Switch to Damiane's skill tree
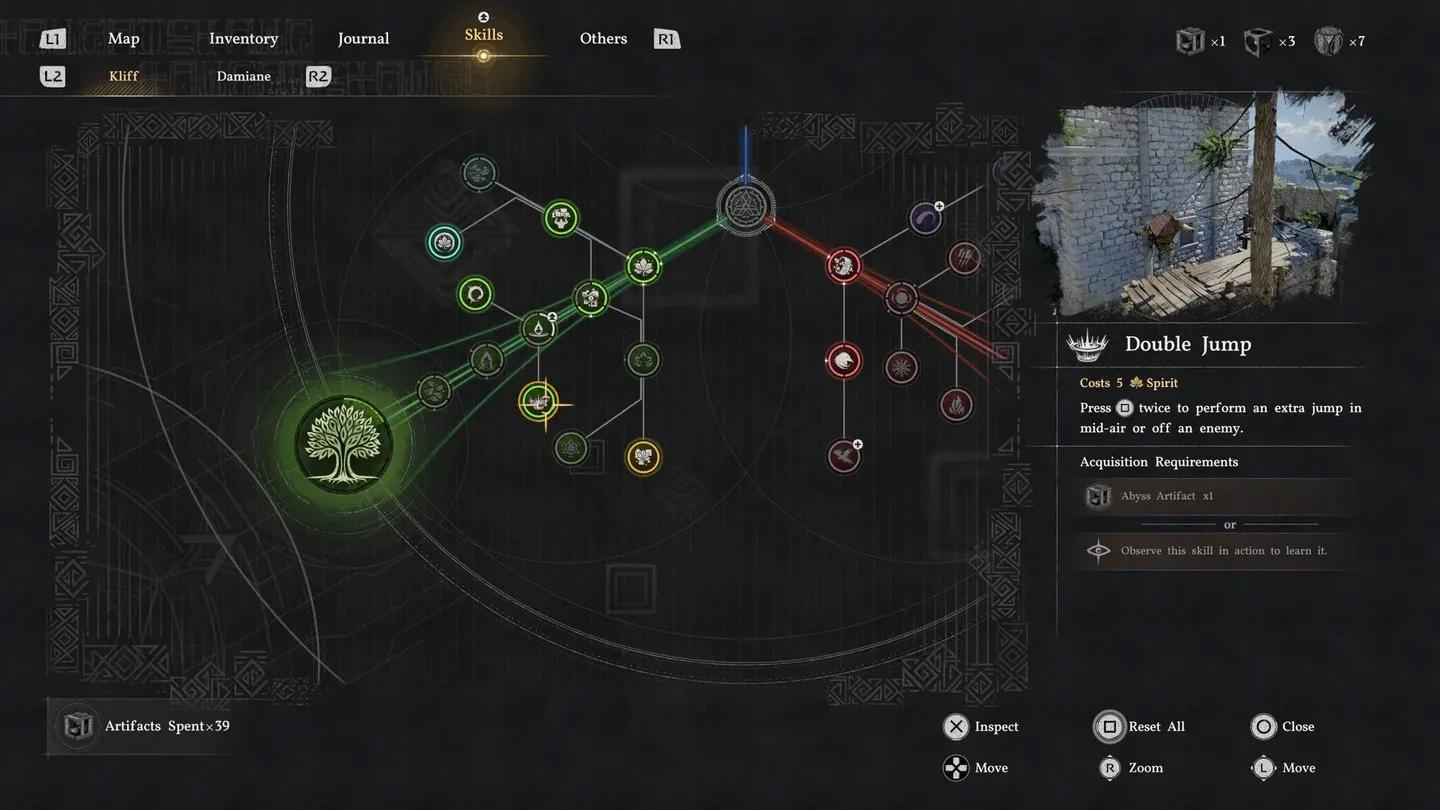The image size is (1440, 810). [243, 76]
